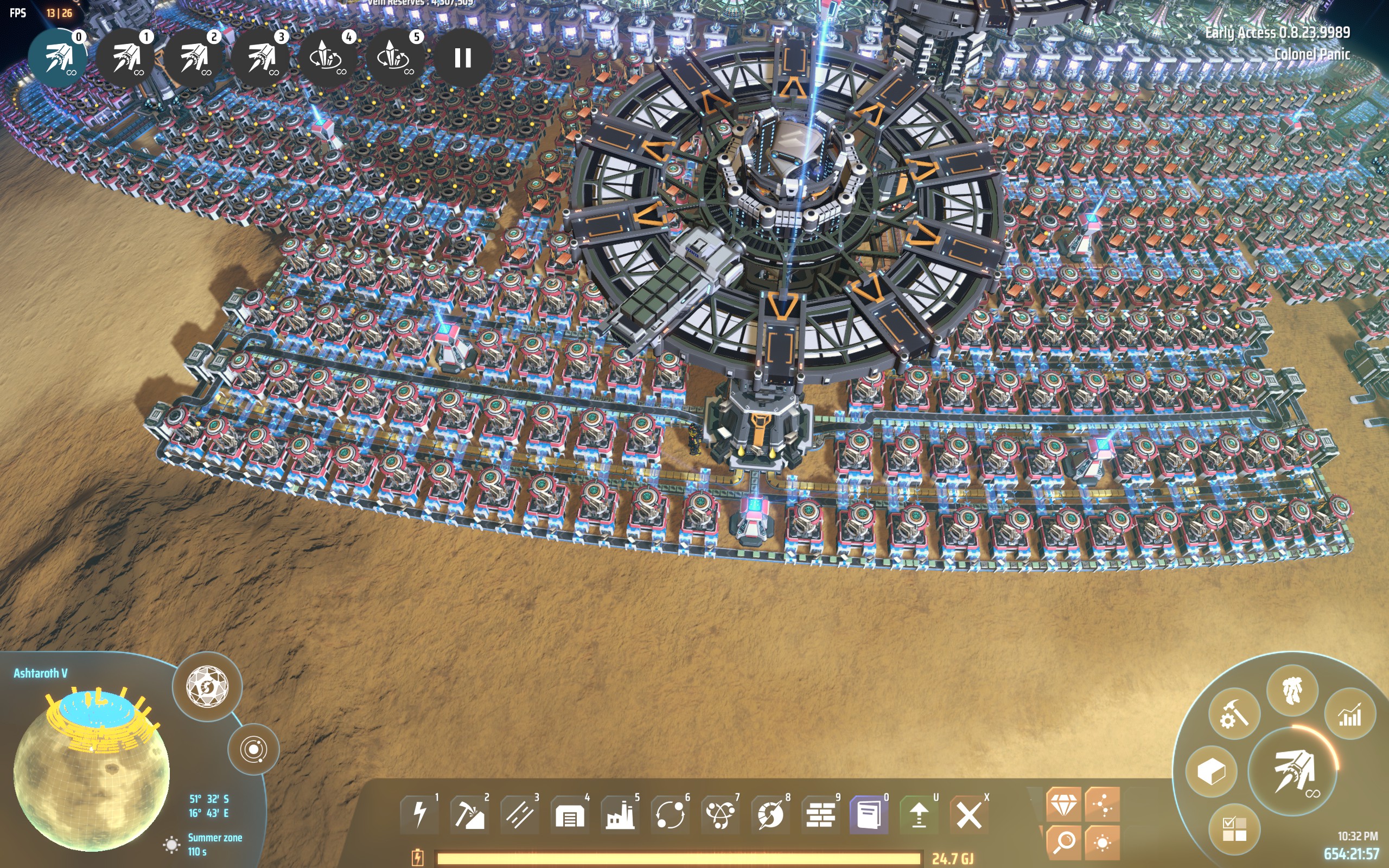Screen dimensions: 1389x868
Task: Open the inventory cube icon
Action: [1211, 771]
